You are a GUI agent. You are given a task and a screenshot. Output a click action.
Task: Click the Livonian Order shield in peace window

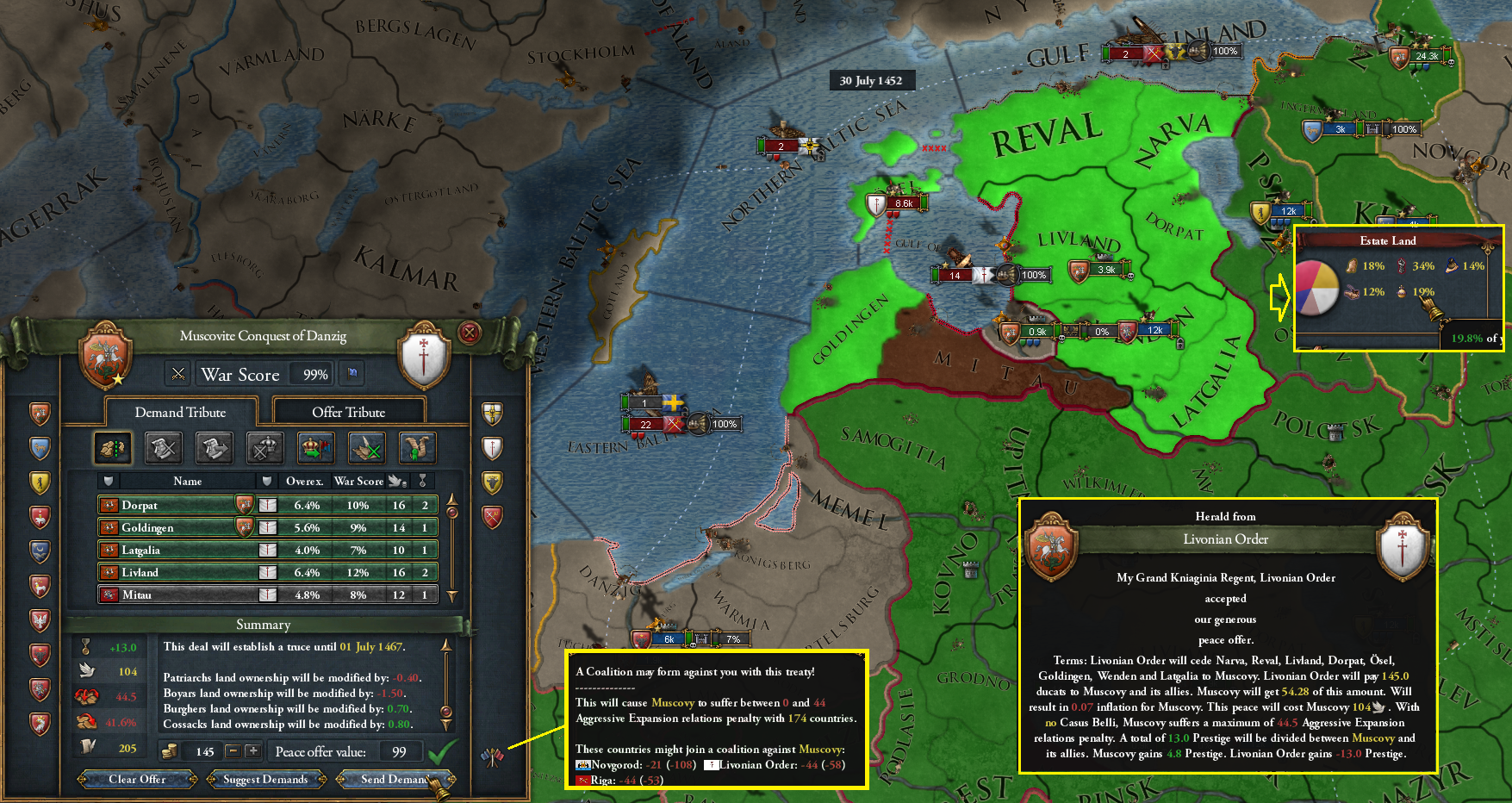point(424,357)
